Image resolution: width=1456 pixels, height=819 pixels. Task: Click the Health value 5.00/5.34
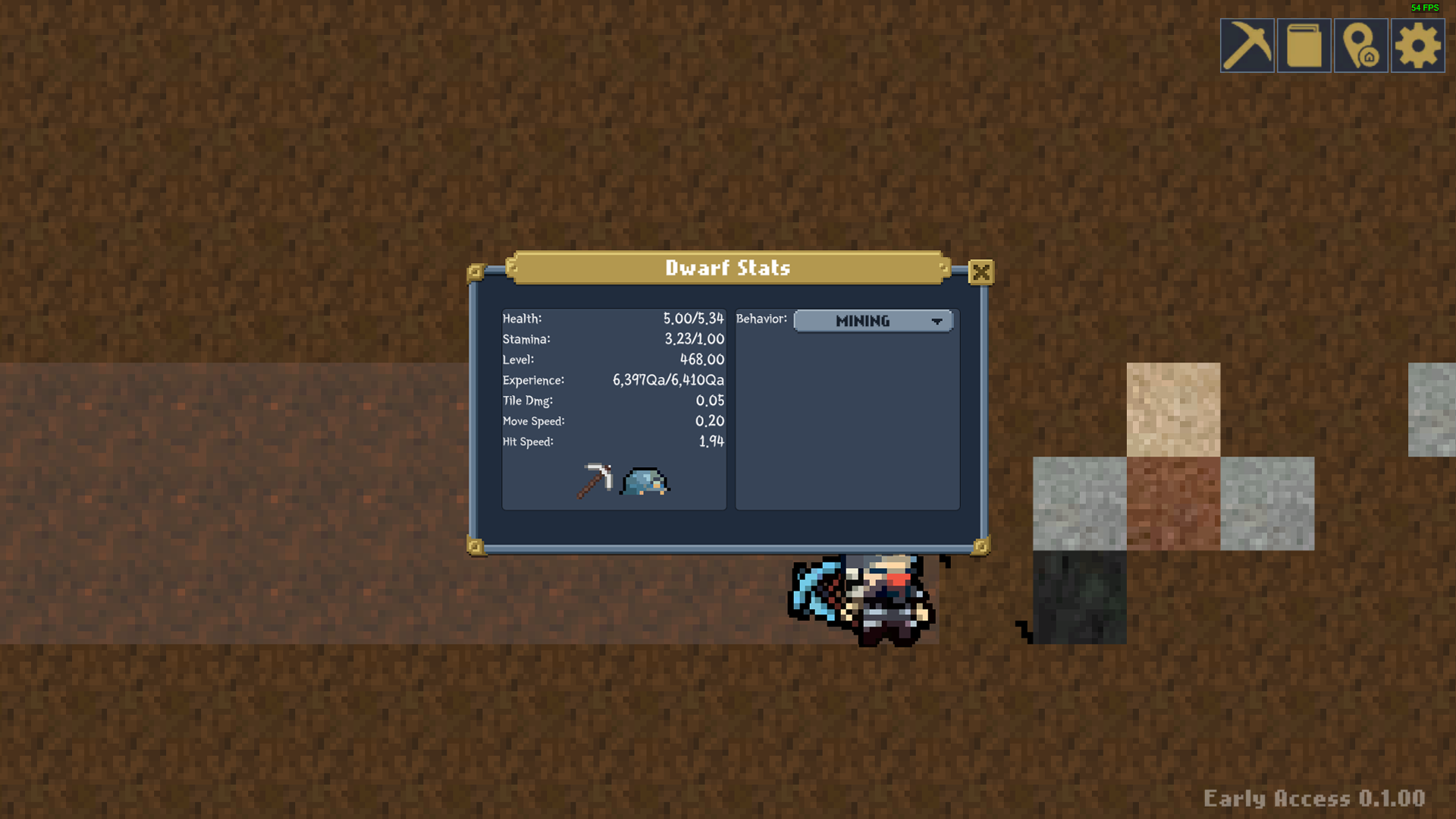[693, 319]
